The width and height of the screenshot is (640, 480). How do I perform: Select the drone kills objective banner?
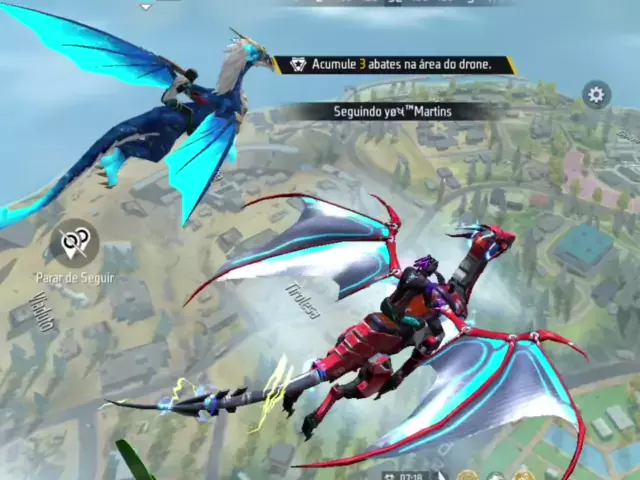click(x=396, y=65)
